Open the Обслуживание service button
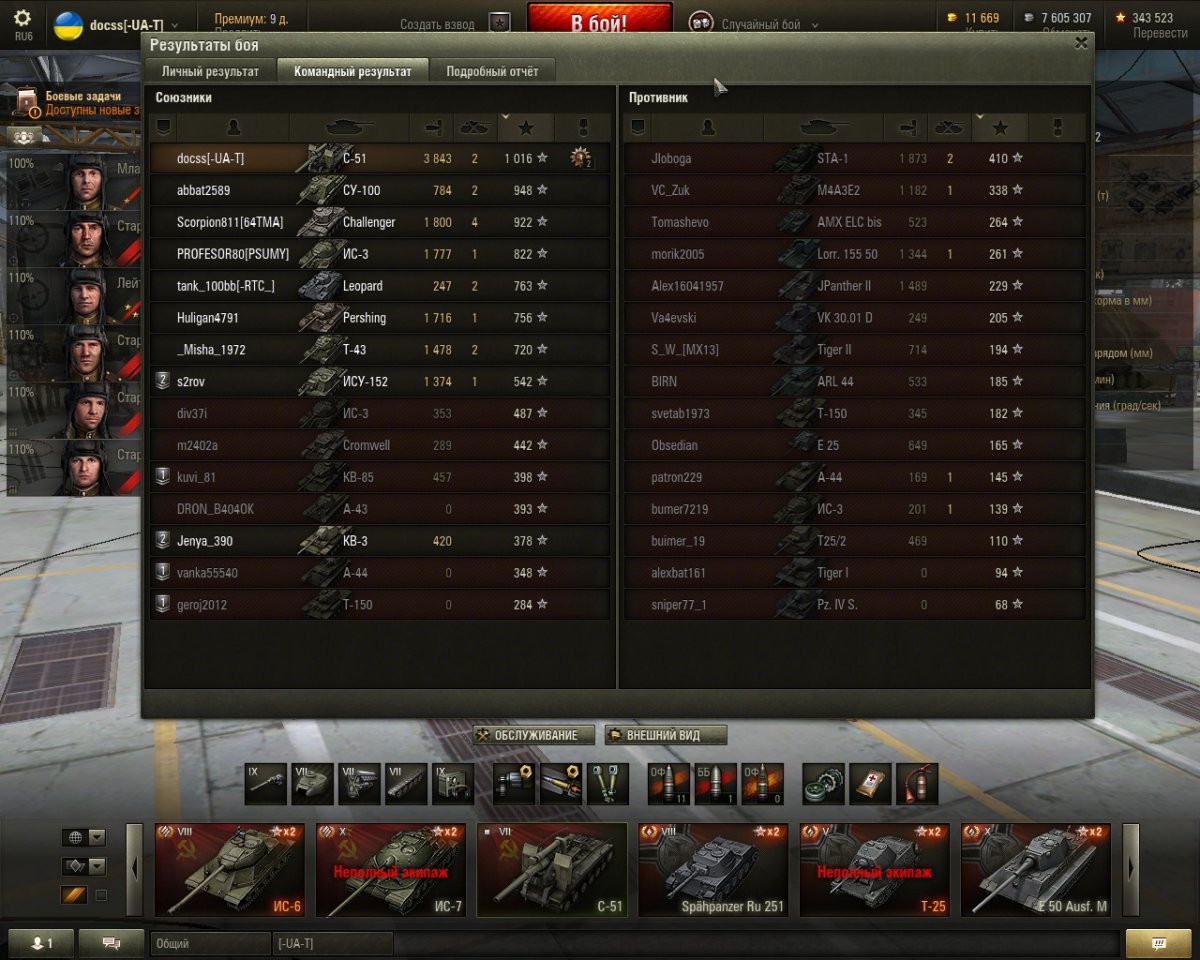 pos(534,735)
